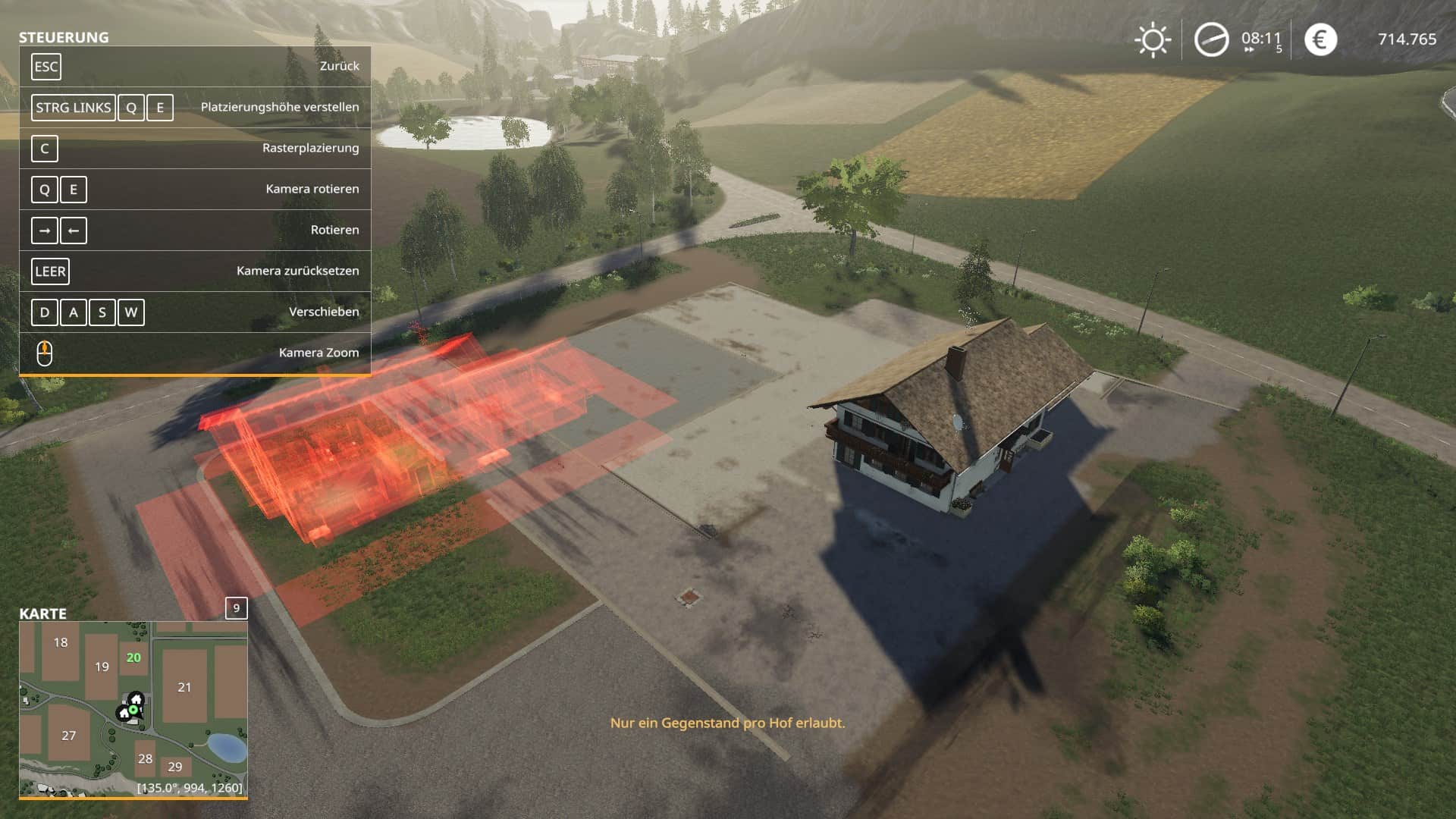The height and width of the screenshot is (819, 1456).
Task: Toggle placement height adjust via the E key button
Action: coord(158,108)
